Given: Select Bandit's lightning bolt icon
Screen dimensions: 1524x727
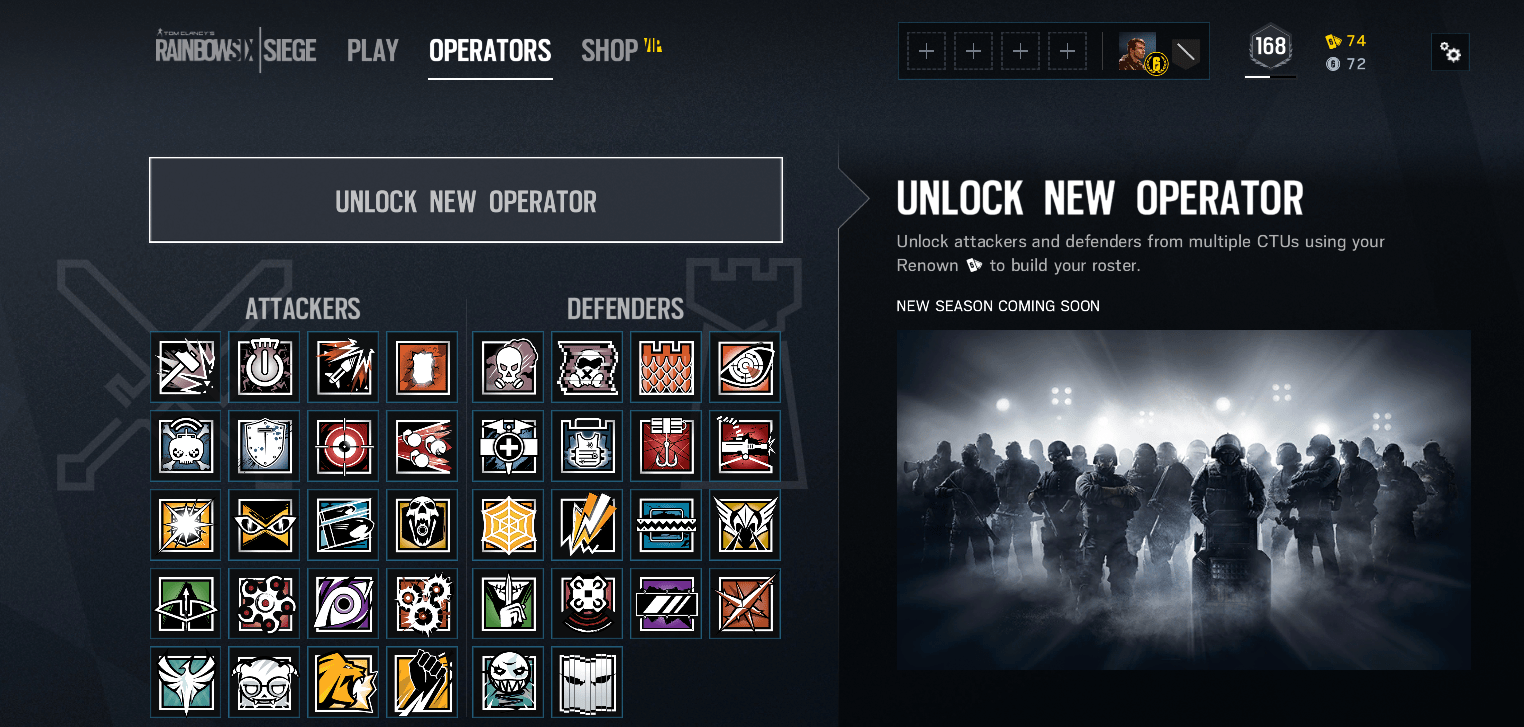Looking at the screenshot, I should coord(586,524).
